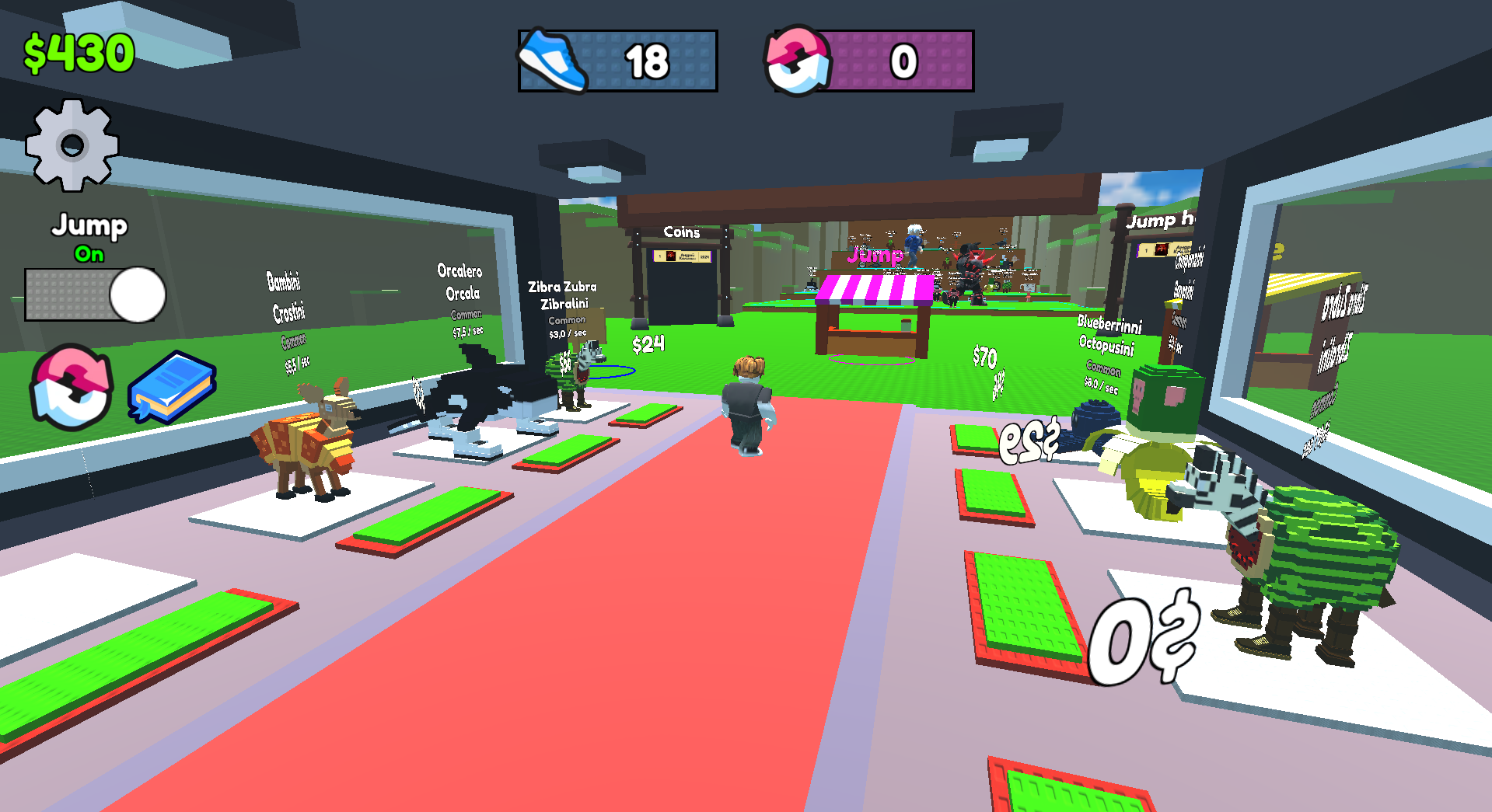Screen dimensions: 1492x812
Task: Click the Jump On status label
Action: 90,254
